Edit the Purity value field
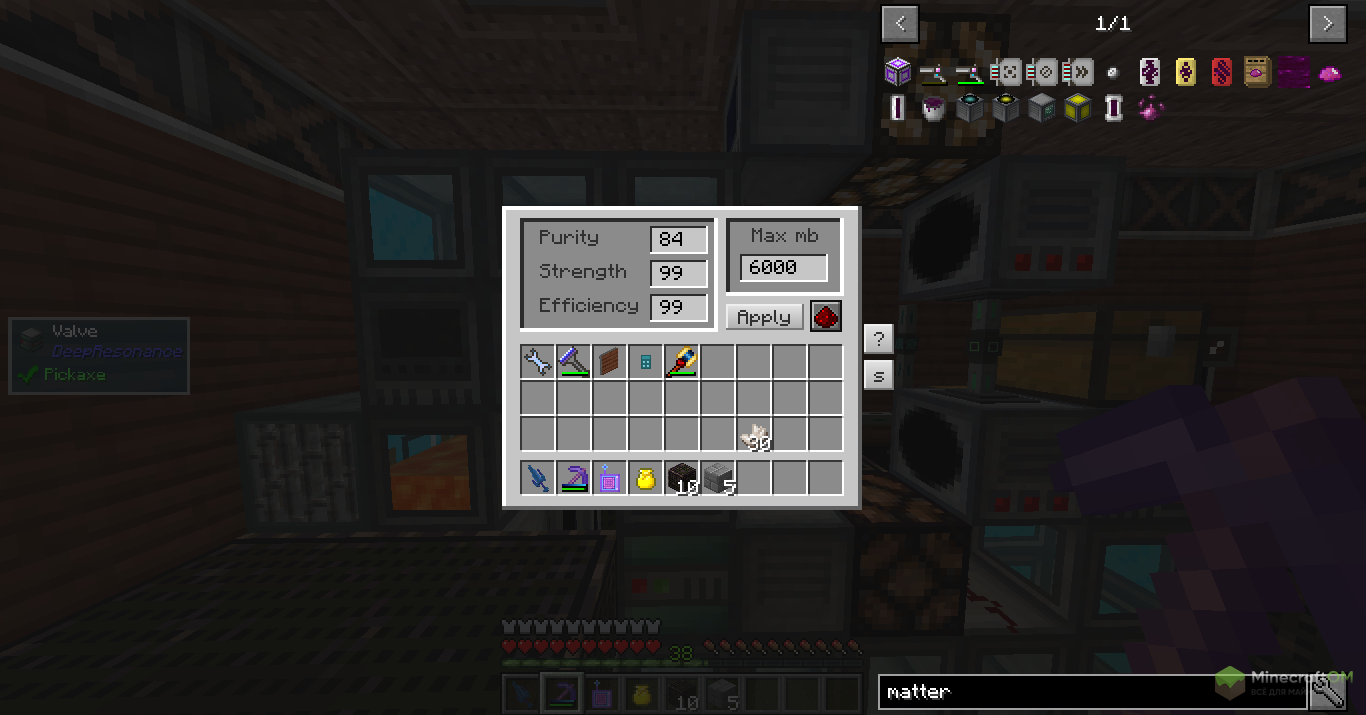The image size is (1366, 715). click(679, 240)
